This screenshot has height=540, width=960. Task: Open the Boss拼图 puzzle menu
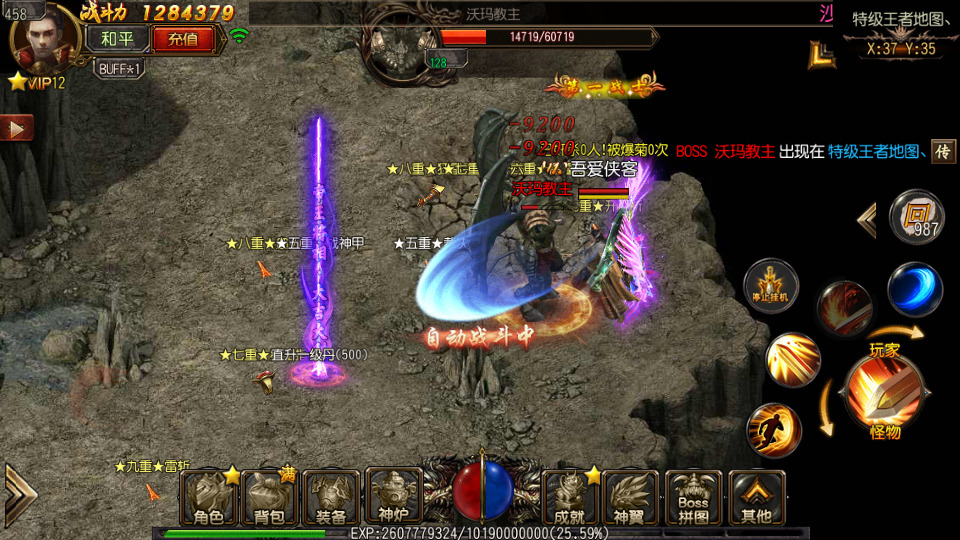click(x=693, y=497)
